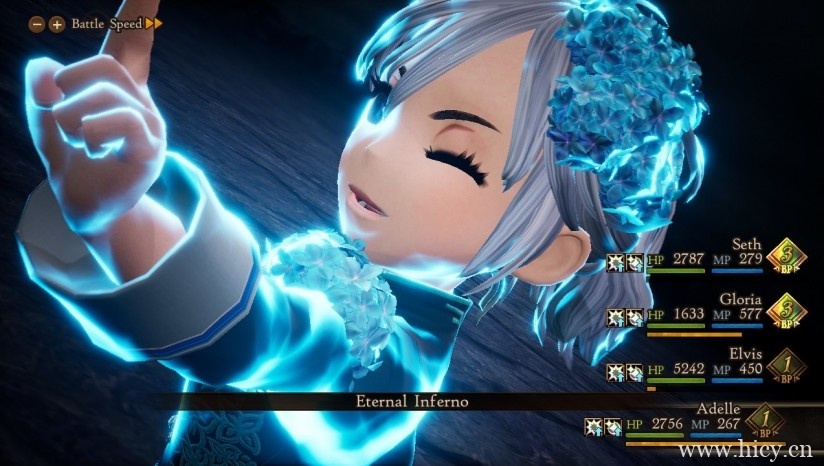Select Gloria in the party list
This screenshot has width=824, height=466.
(740, 299)
